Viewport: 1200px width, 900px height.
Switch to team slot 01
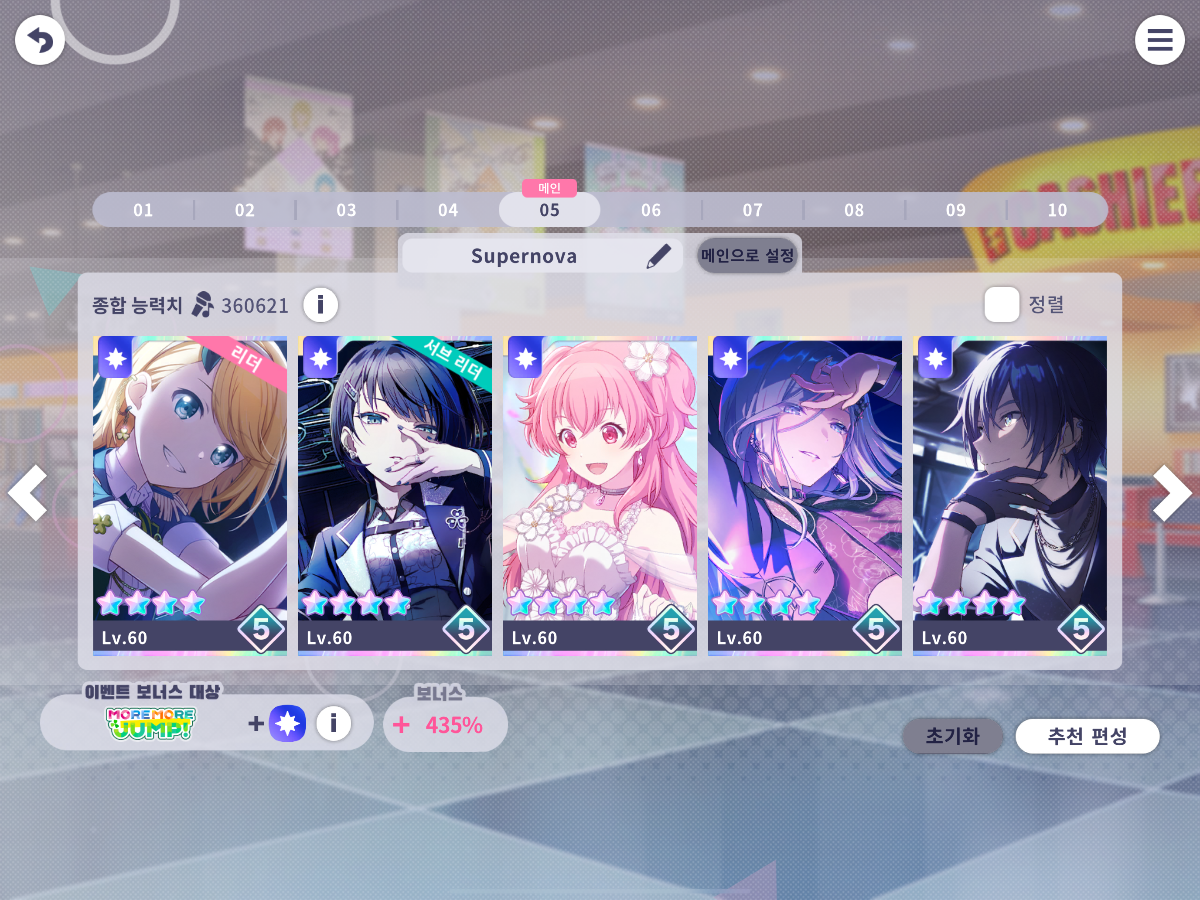pos(143,210)
